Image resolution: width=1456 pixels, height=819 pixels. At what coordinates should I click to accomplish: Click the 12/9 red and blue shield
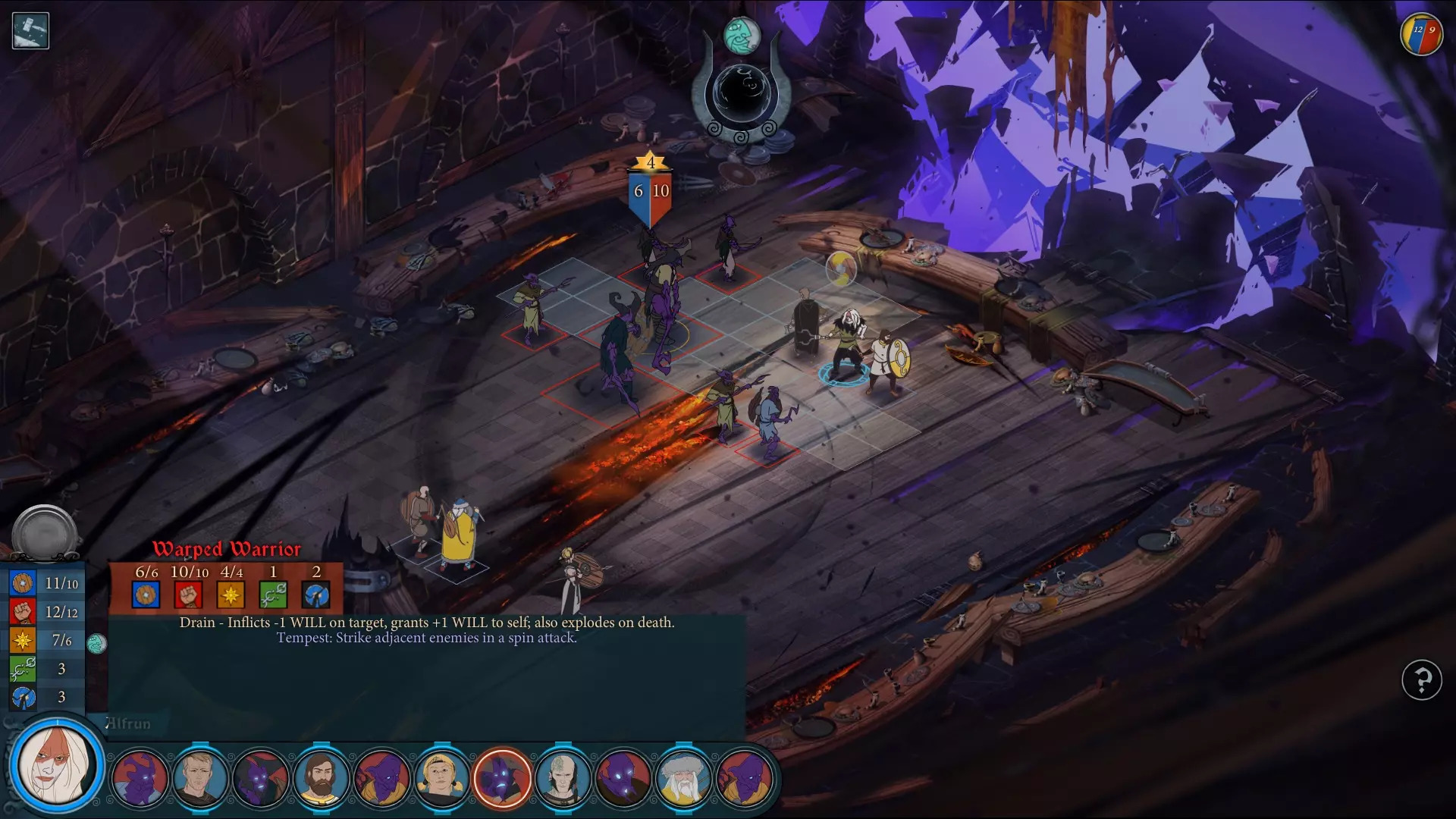click(x=1421, y=34)
